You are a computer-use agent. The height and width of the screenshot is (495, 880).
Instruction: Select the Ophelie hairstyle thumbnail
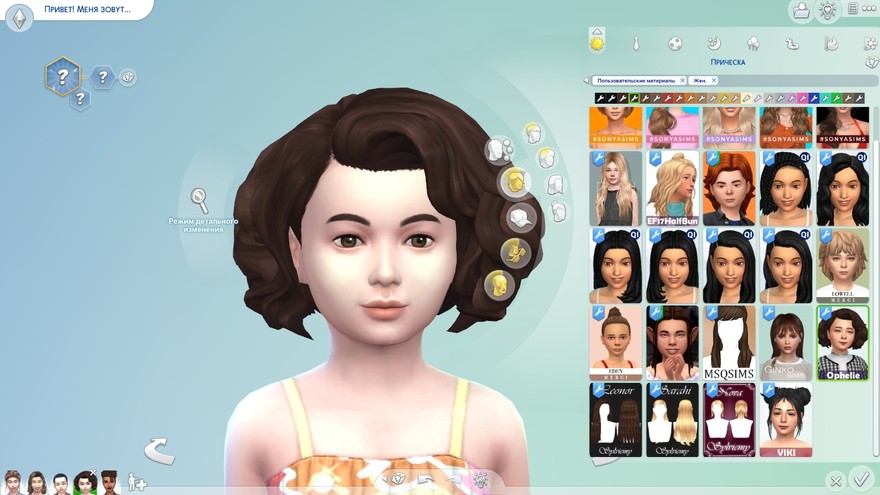[x=842, y=342]
